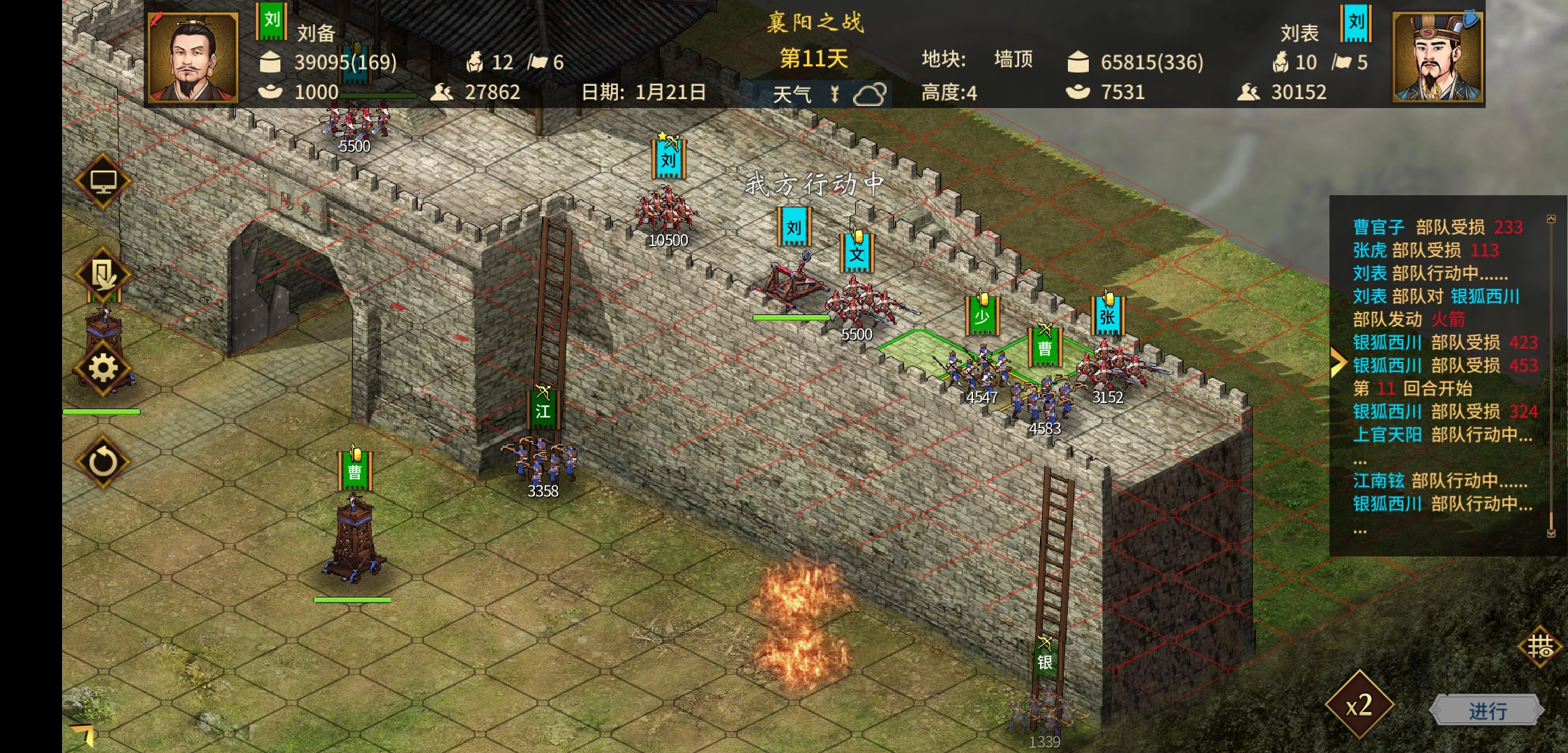Click the 进行 proceed button
Screen dimensions: 1568x753
(x=1487, y=710)
